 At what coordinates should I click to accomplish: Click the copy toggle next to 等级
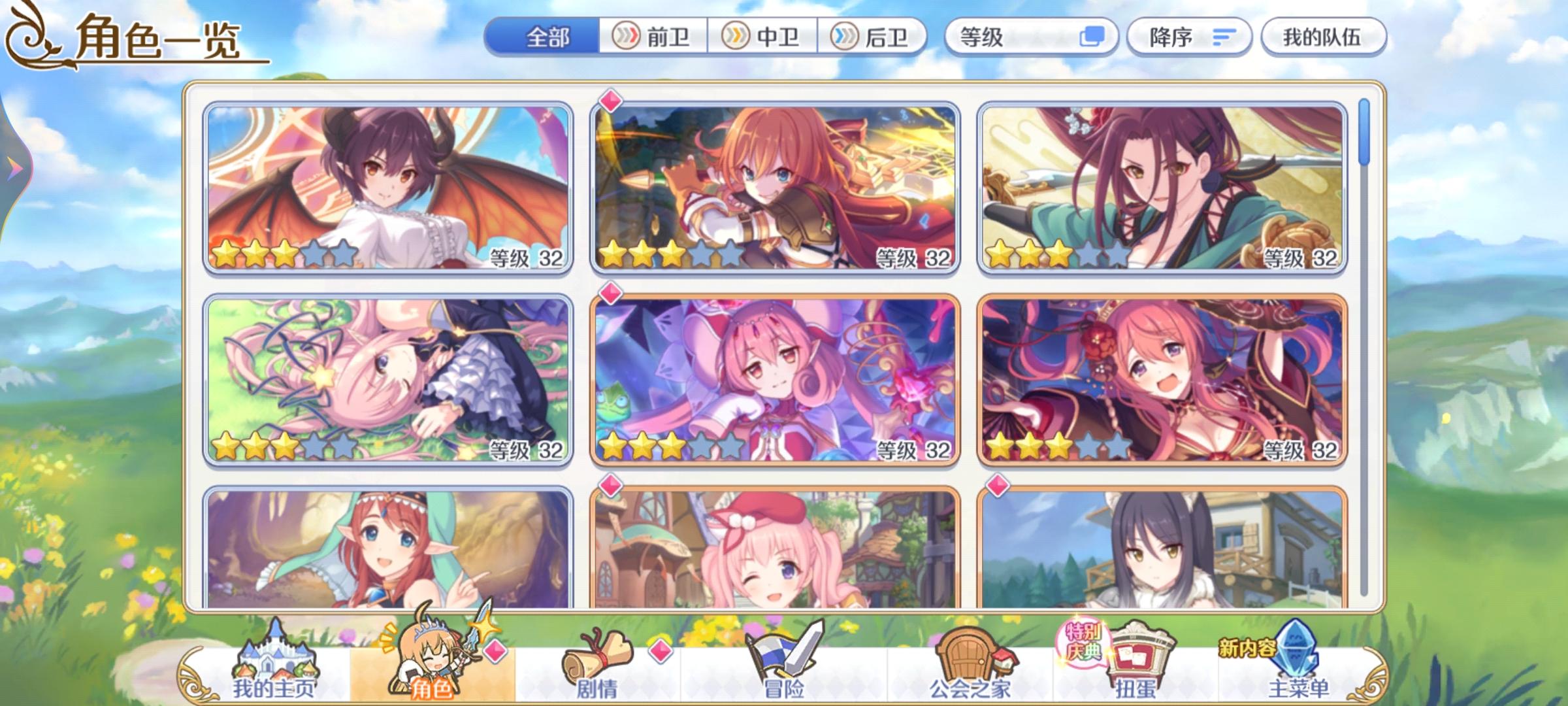(x=1088, y=37)
